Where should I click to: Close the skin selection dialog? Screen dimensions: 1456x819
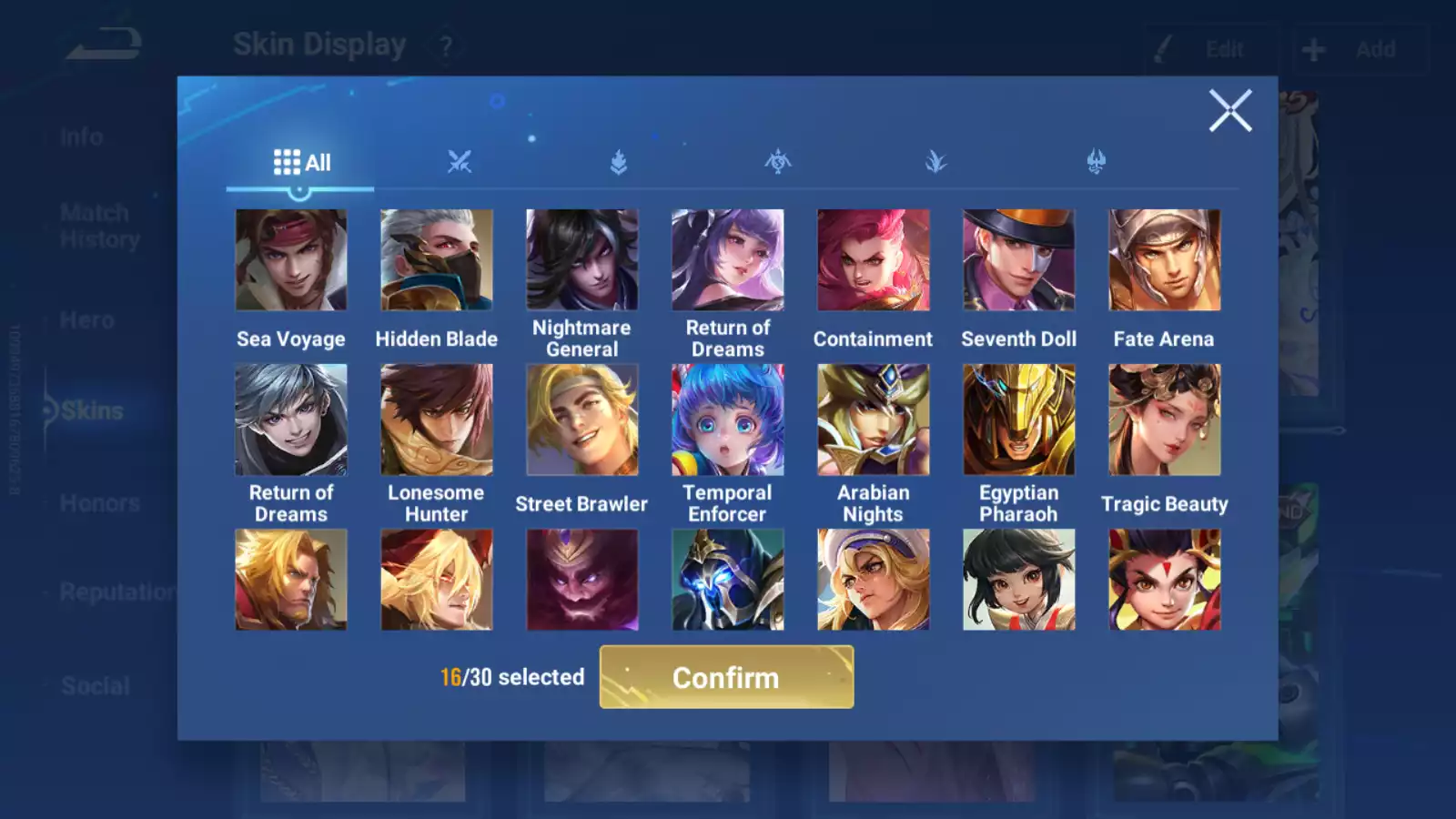tap(1231, 111)
